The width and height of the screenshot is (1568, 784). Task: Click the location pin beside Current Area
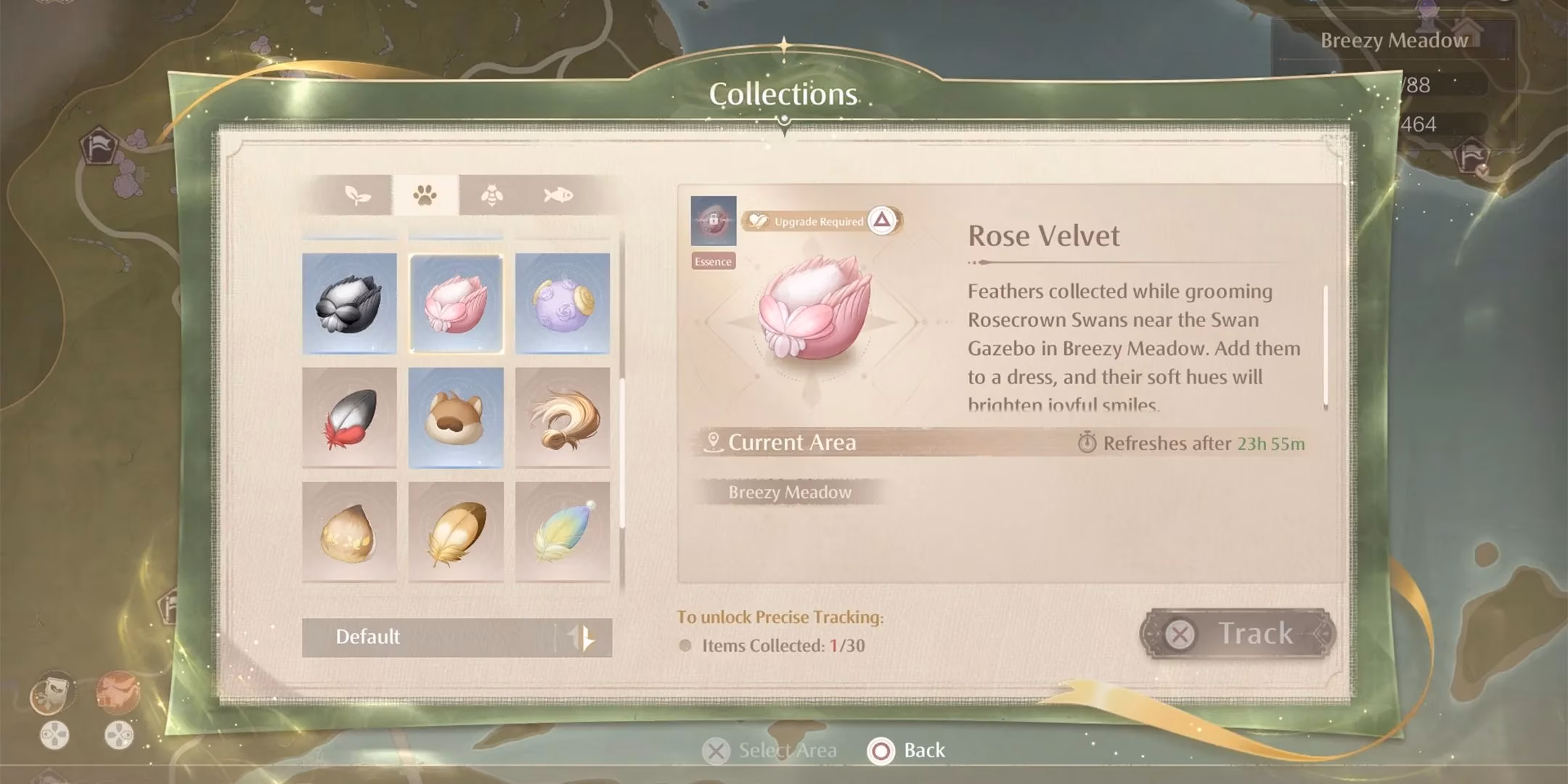point(714,441)
